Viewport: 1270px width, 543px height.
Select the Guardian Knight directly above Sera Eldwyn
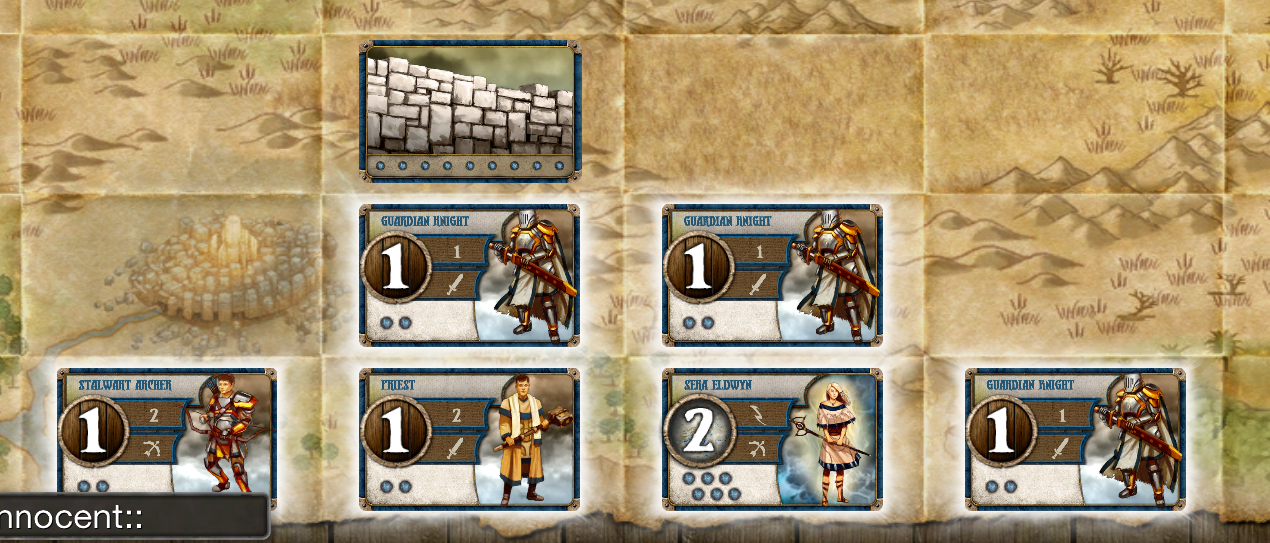[x=772, y=275]
